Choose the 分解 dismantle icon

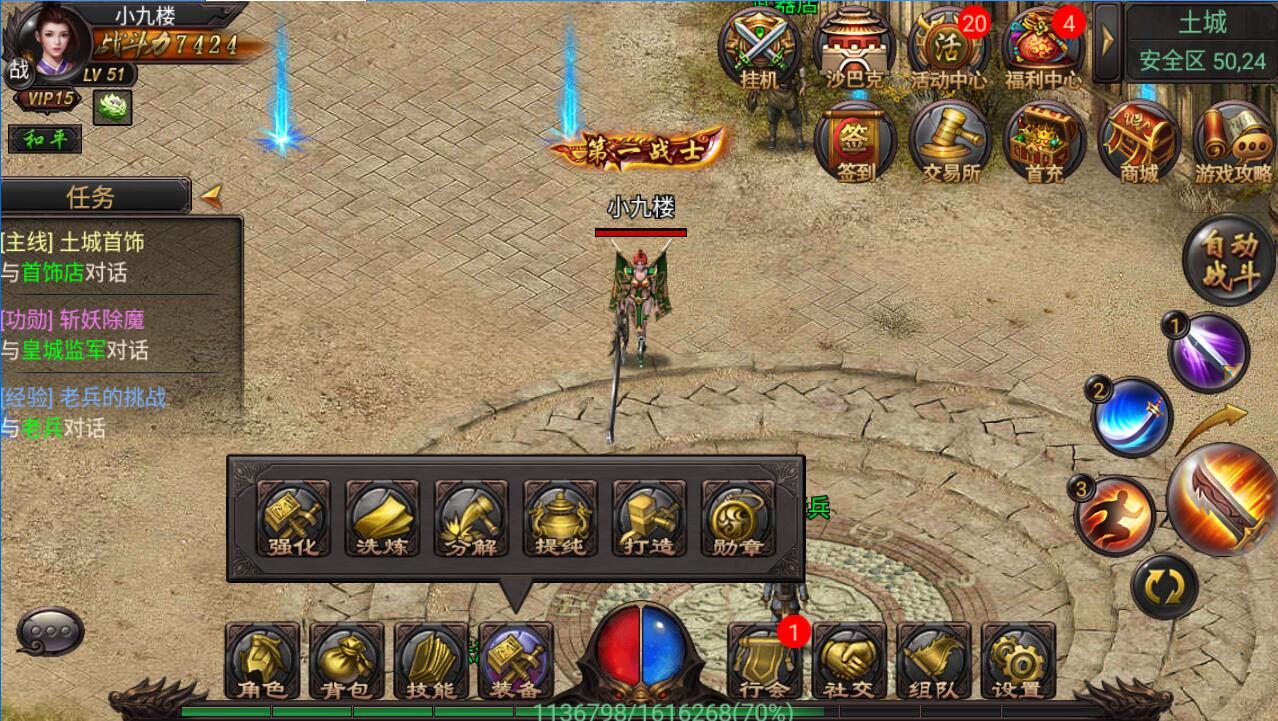471,517
